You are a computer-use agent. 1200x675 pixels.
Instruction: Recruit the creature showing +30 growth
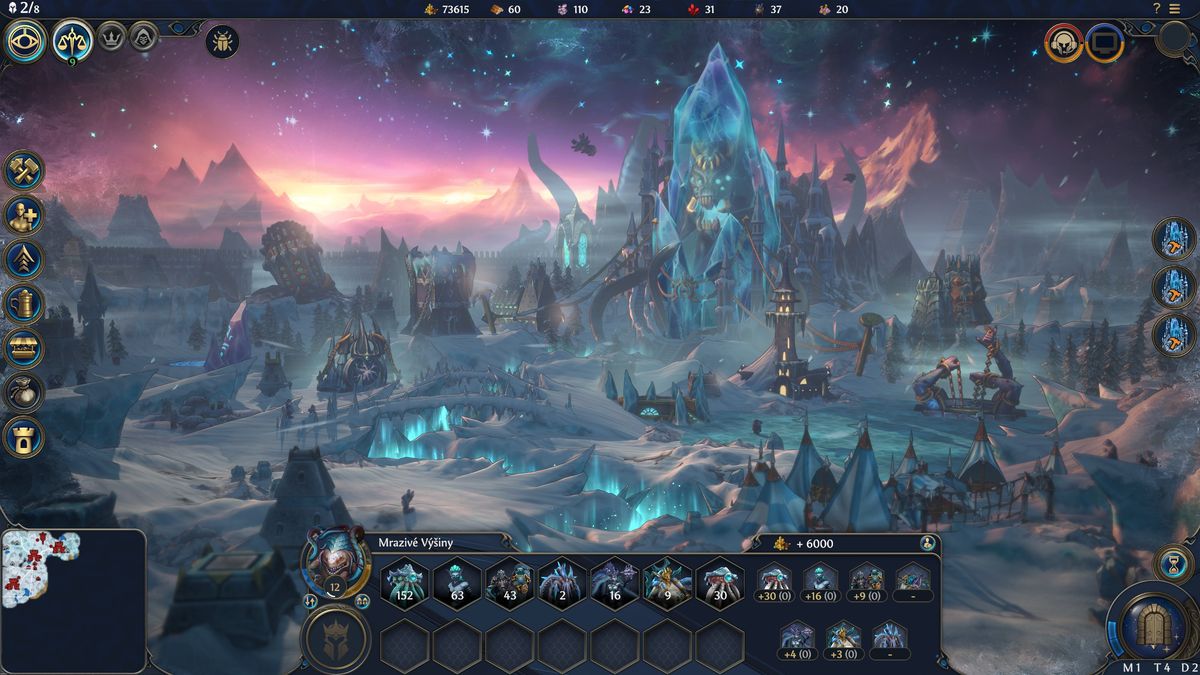pyautogui.click(x=775, y=582)
